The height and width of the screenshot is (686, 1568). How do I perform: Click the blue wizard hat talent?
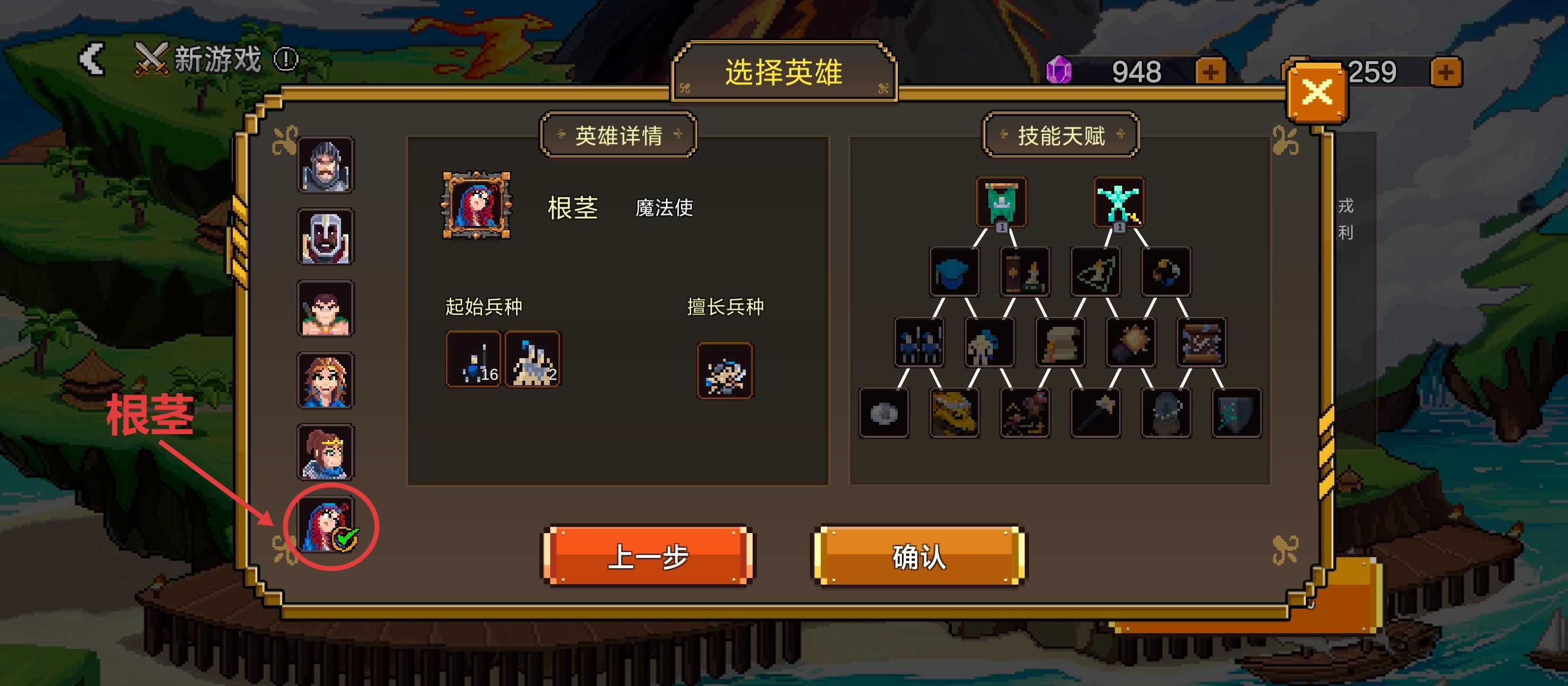pyautogui.click(x=955, y=272)
